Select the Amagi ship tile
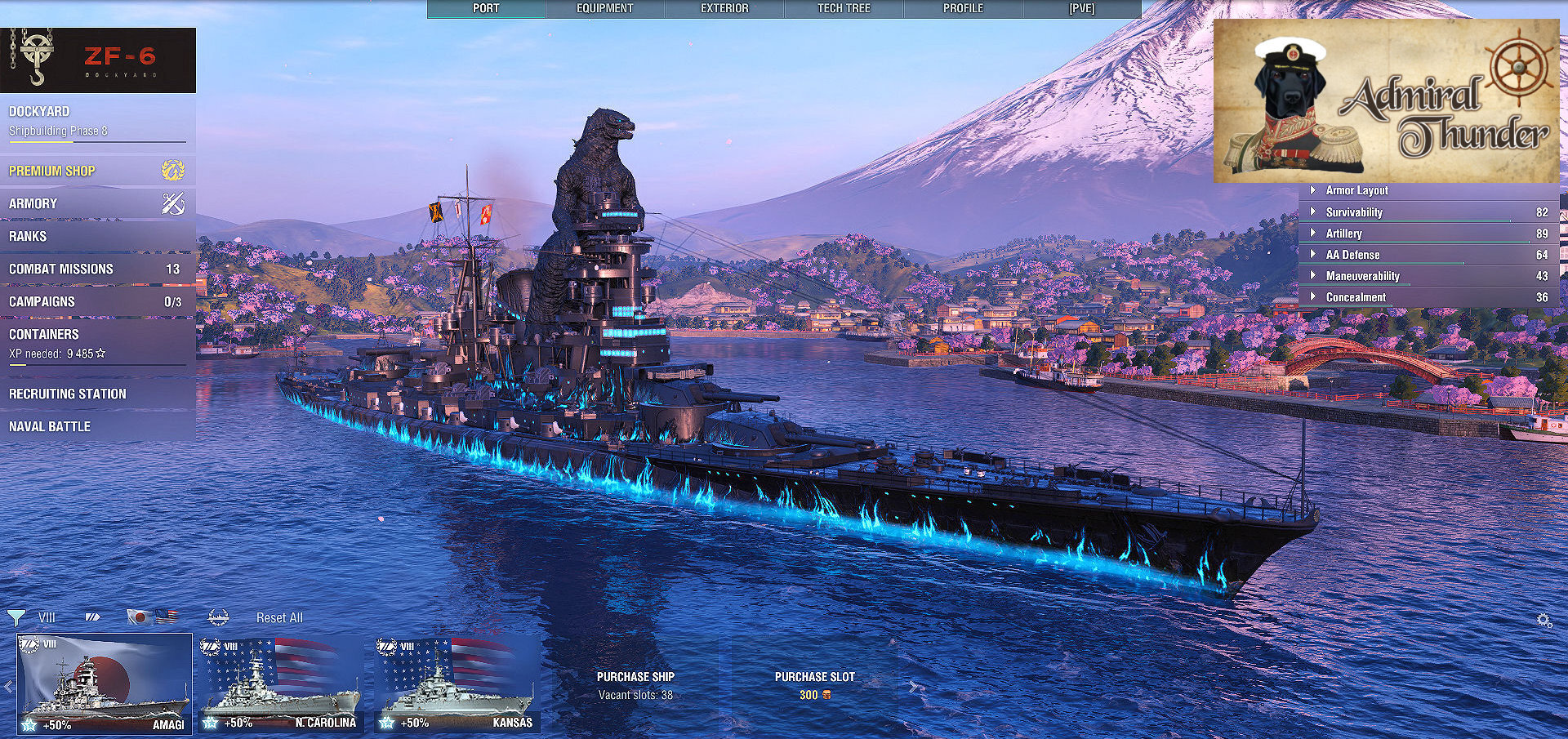The height and width of the screenshot is (739, 1568). [105, 684]
